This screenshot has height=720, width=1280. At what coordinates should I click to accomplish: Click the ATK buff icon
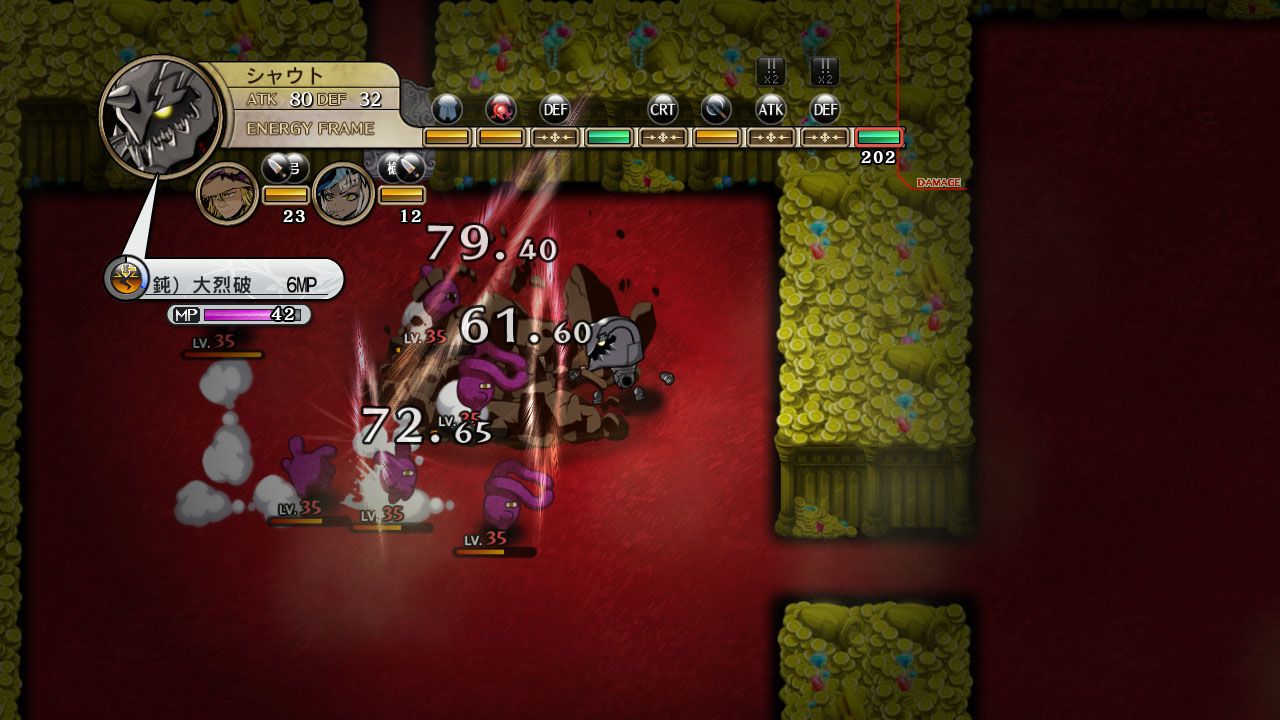[x=772, y=109]
